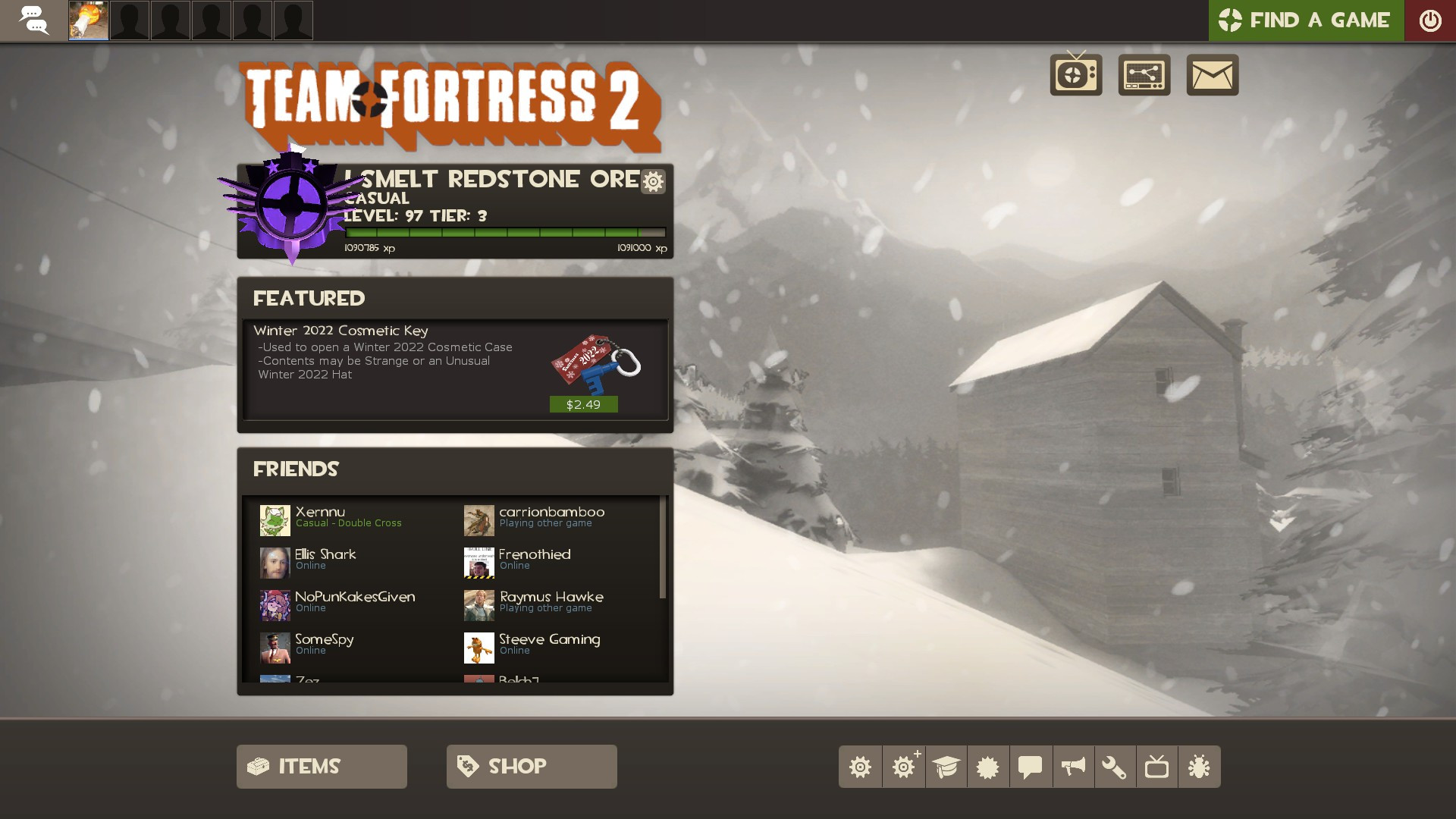Open Replays via TV icon in bottom toolbar
The width and height of the screenshot is (1456, 819).
coord(1157,767)
